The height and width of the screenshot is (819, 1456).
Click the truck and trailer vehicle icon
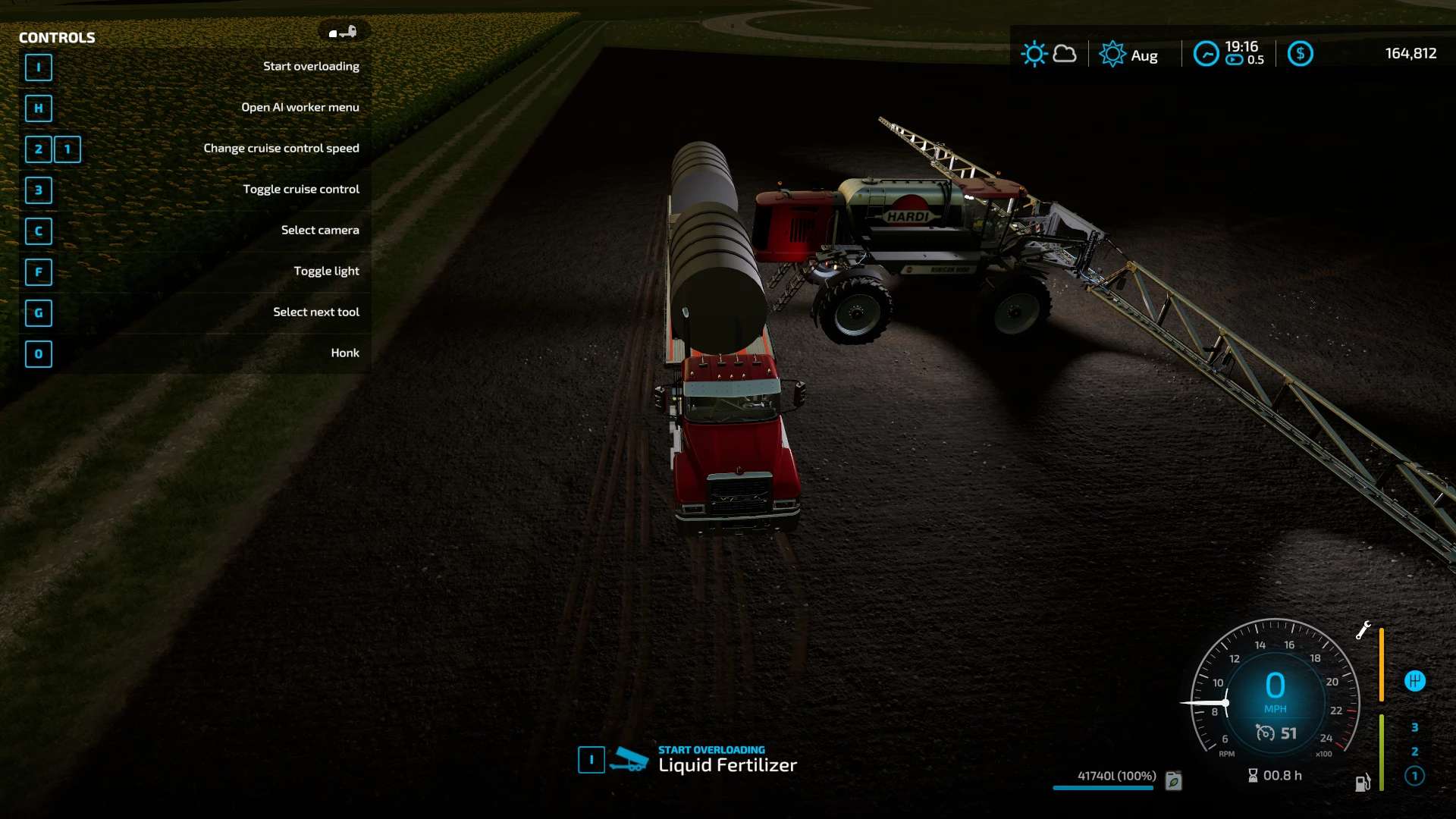(x=343, y=32)
